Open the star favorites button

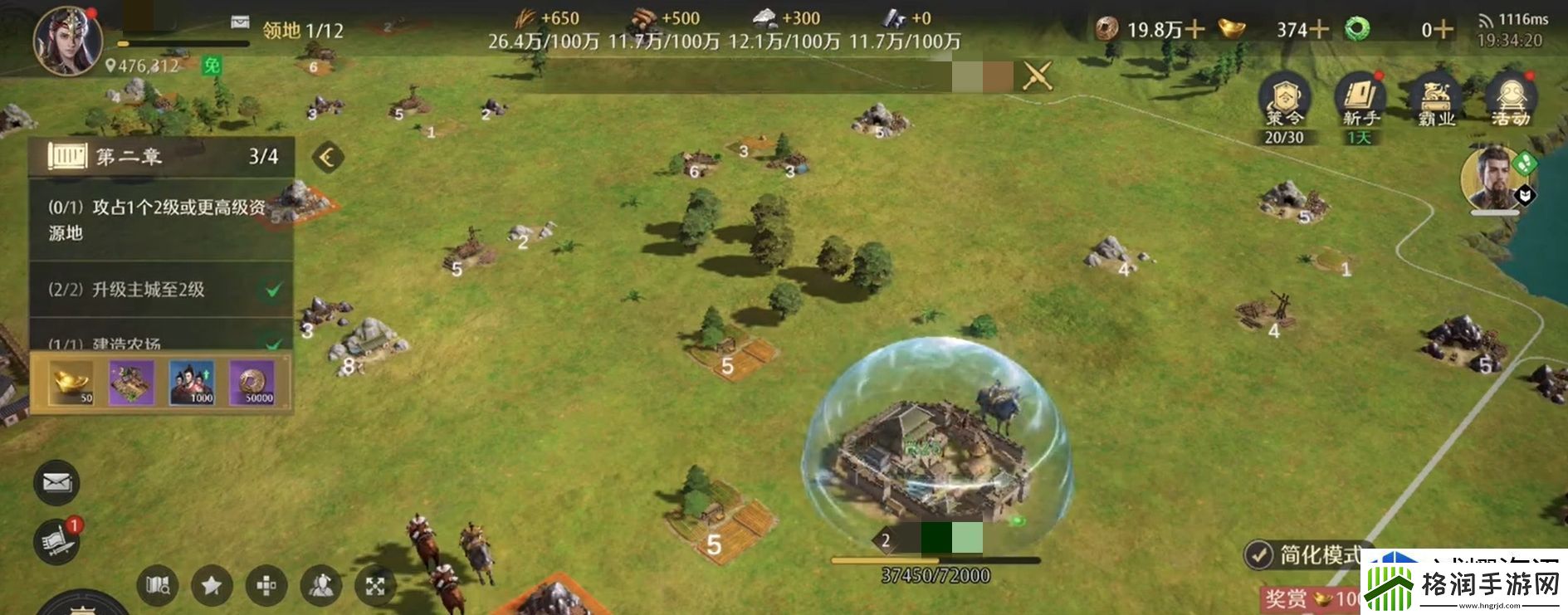(212, 586)
